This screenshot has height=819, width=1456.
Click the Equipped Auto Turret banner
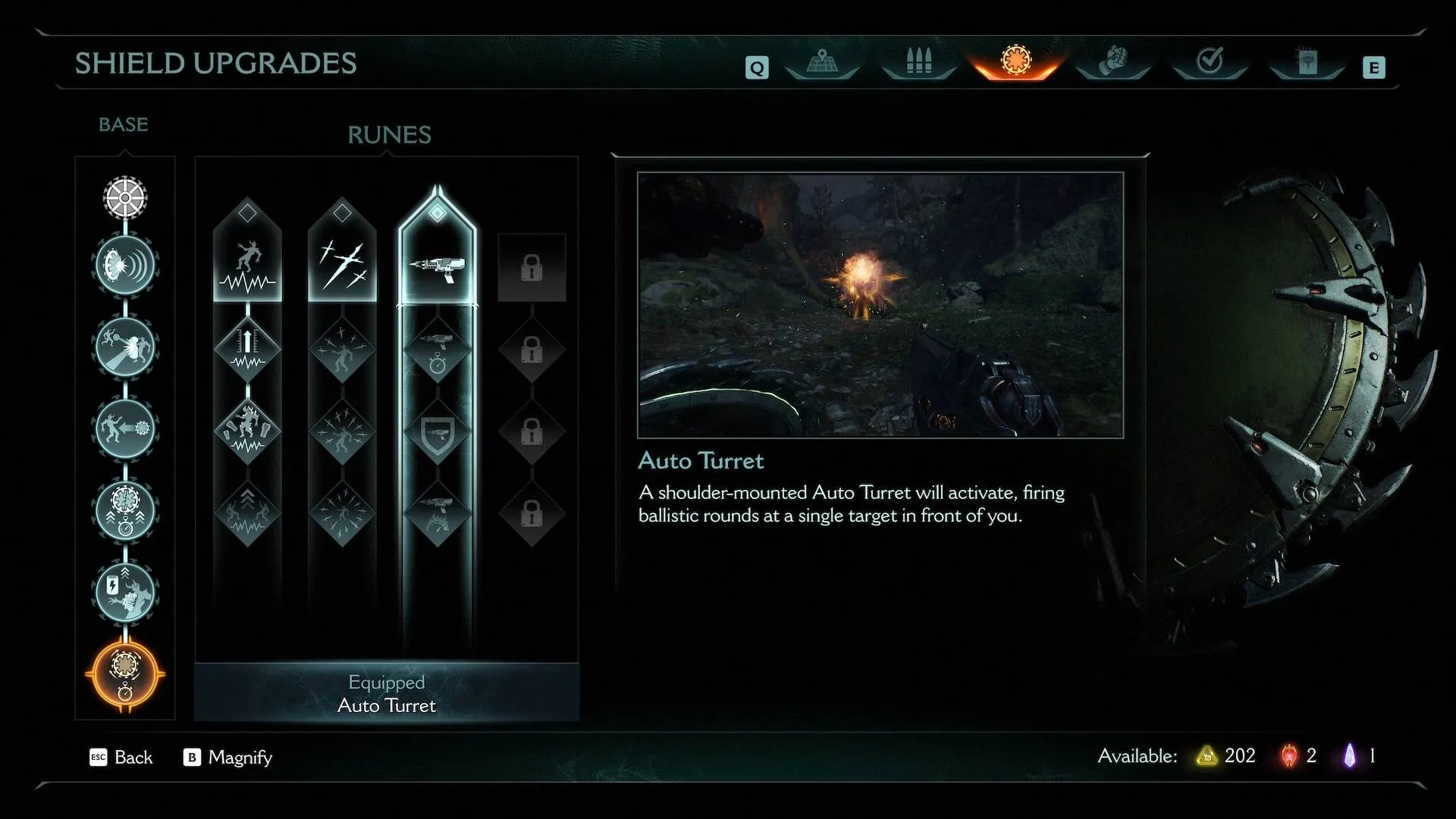pos(387,693)
